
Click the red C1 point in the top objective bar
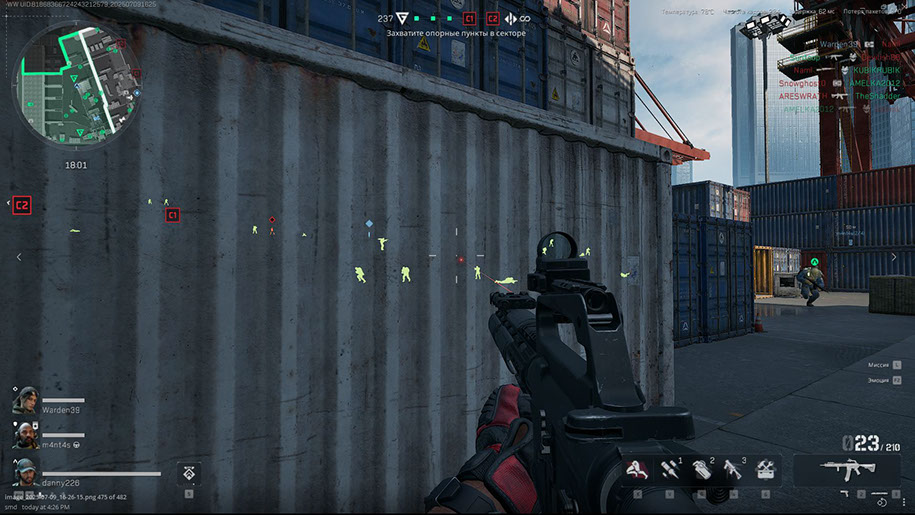[469, 18]
